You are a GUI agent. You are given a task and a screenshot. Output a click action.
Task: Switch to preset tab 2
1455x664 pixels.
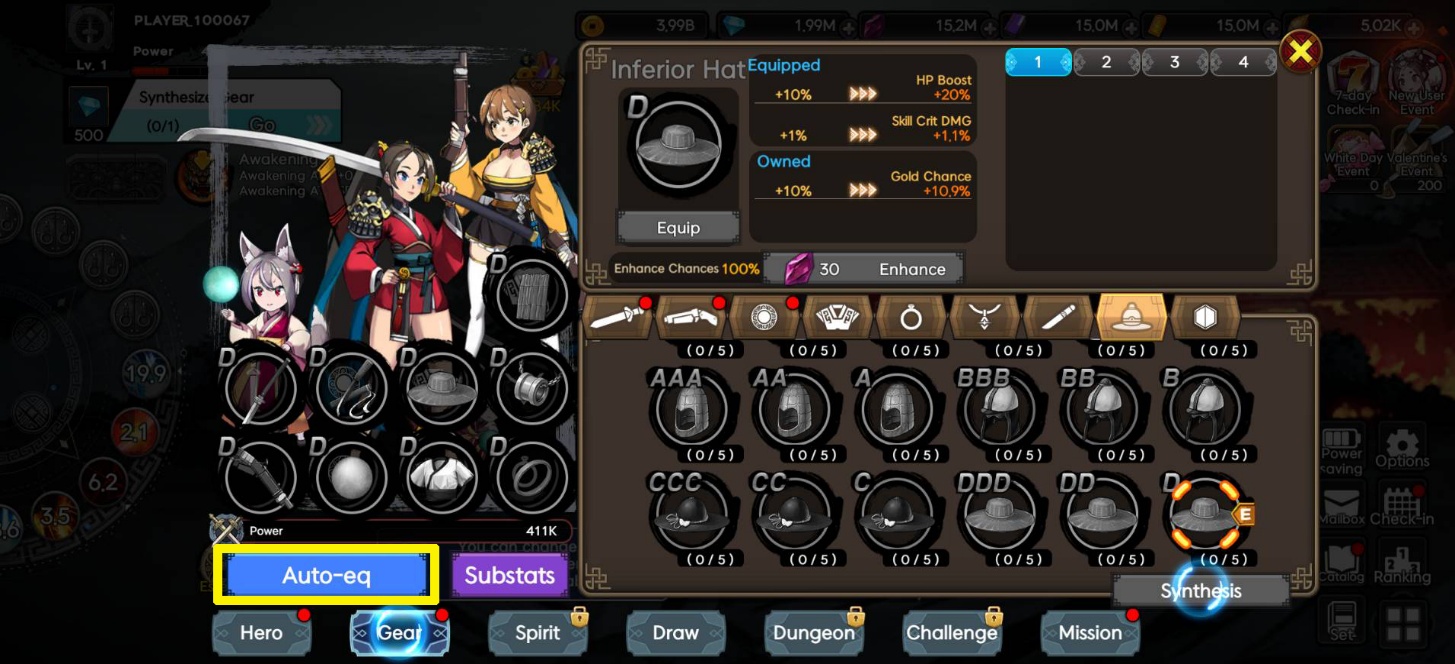pyautogui.click(x=1106, y=62)
